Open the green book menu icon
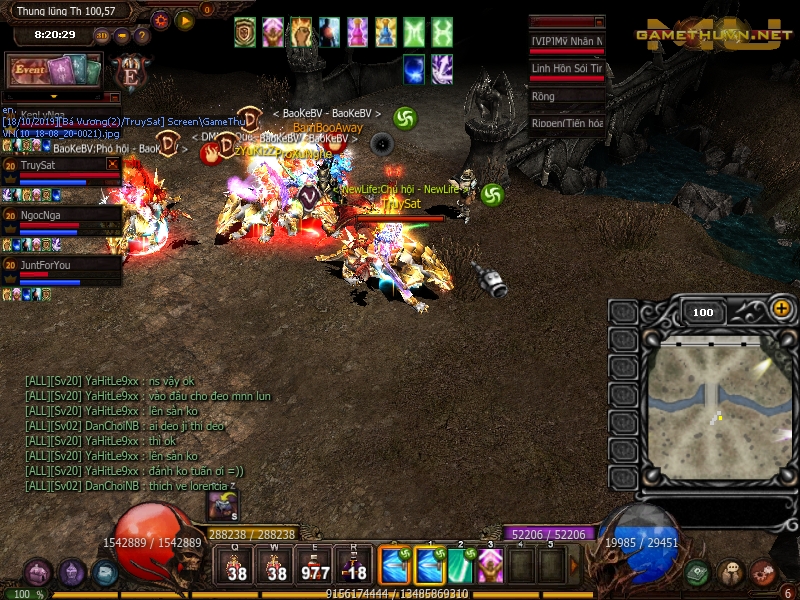The width and height of the screenshot is (800, 600). [x=698, y=573]
